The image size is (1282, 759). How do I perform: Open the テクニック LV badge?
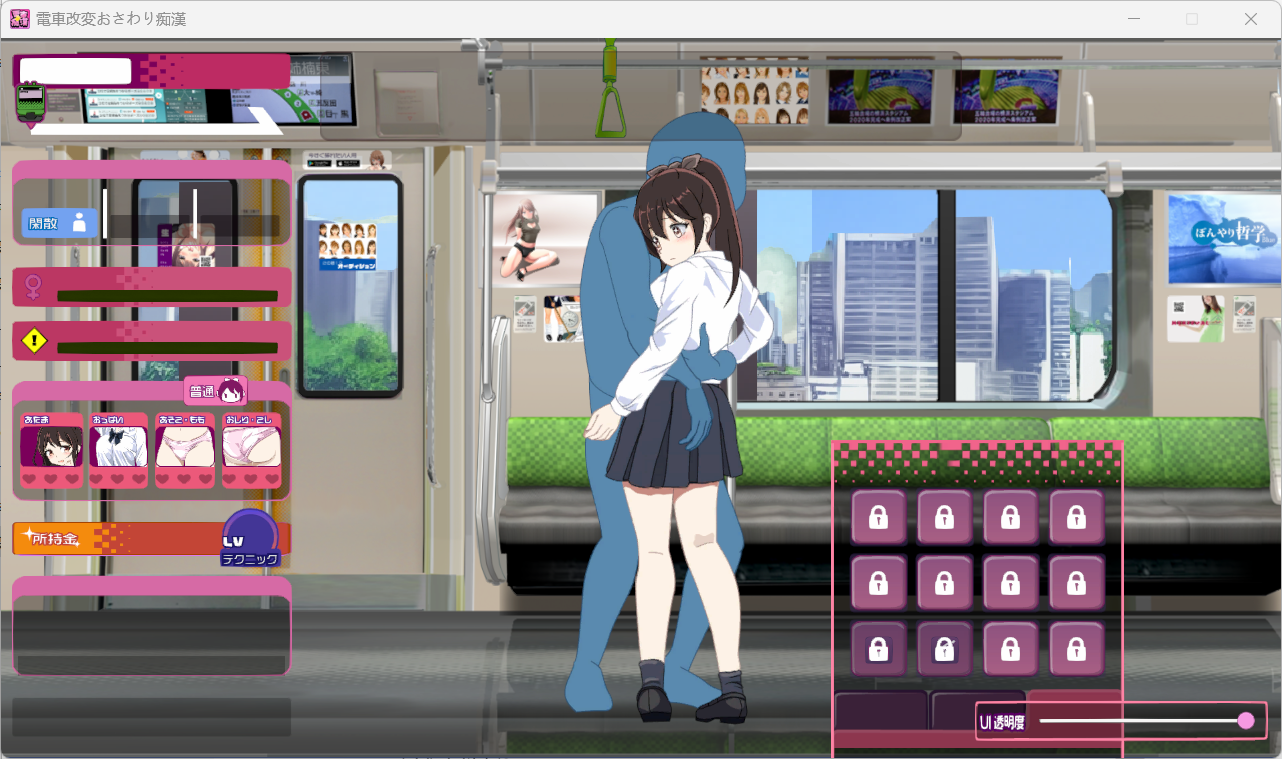pos(250,538)
